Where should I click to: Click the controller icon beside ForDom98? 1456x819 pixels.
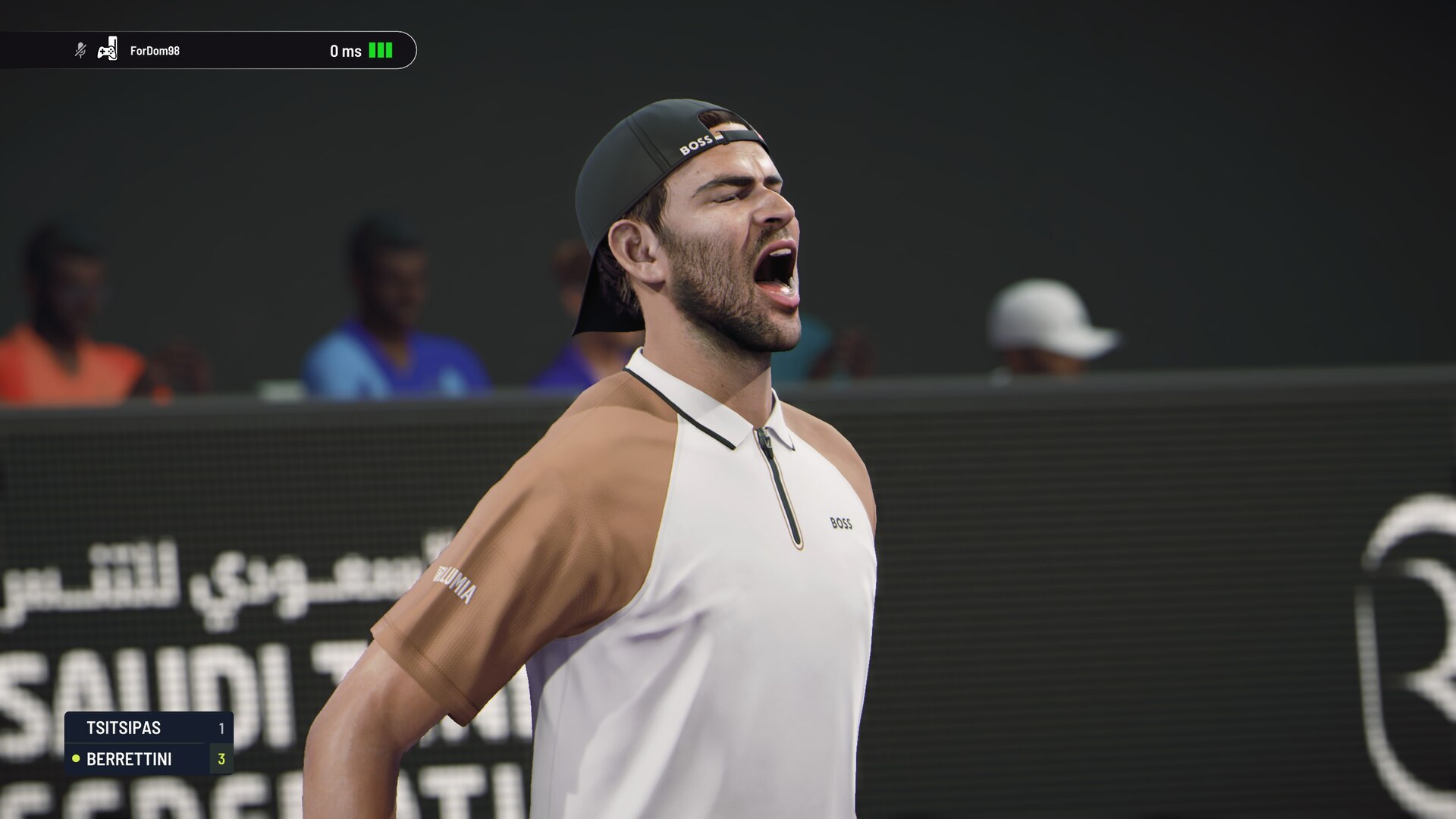coord(108,49)
